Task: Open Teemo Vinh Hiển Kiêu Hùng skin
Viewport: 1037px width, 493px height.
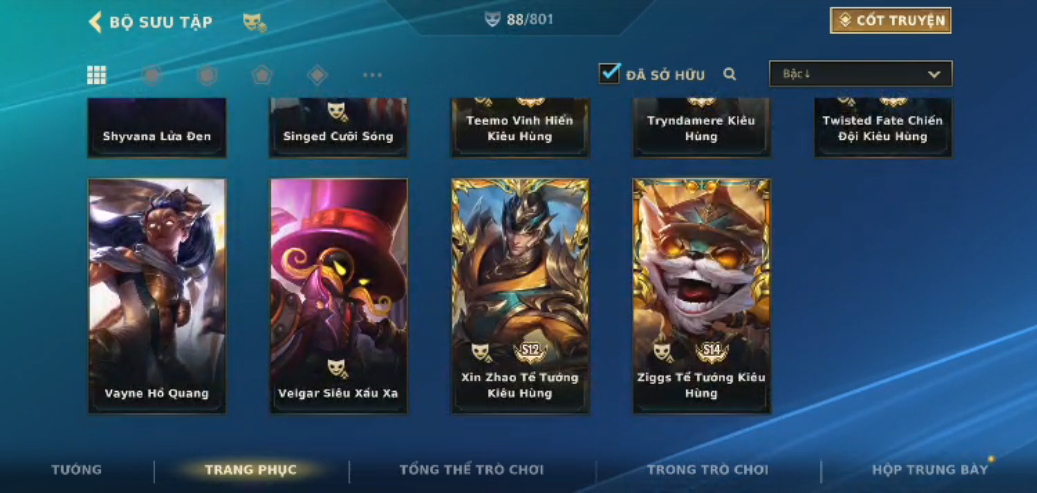Action: 520,128
